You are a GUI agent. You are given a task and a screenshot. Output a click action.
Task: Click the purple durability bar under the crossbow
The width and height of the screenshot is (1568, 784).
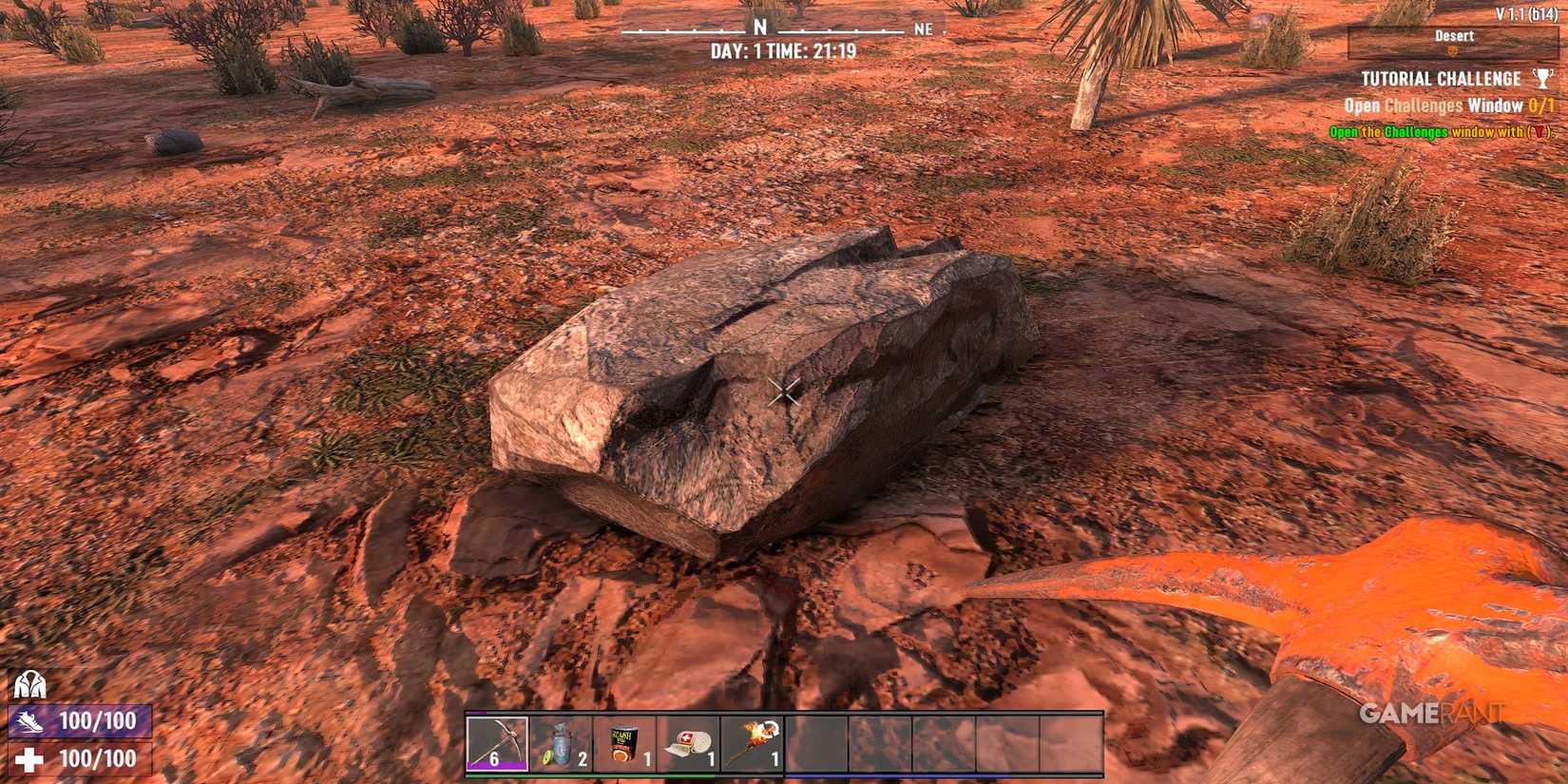pyautogui.click(x=496, y=763)
